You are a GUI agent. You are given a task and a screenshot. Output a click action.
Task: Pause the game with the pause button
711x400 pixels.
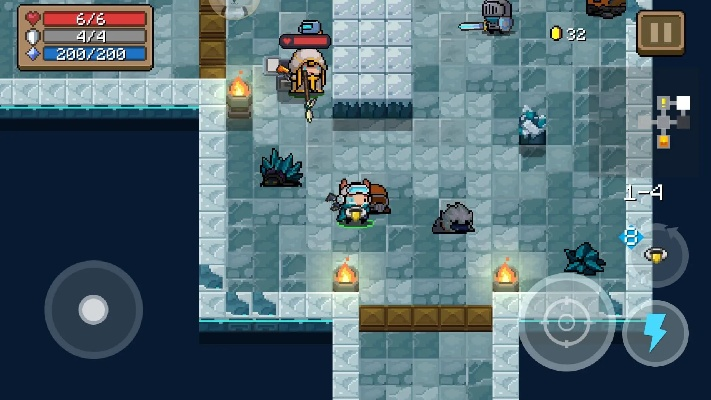pos(660,33)
